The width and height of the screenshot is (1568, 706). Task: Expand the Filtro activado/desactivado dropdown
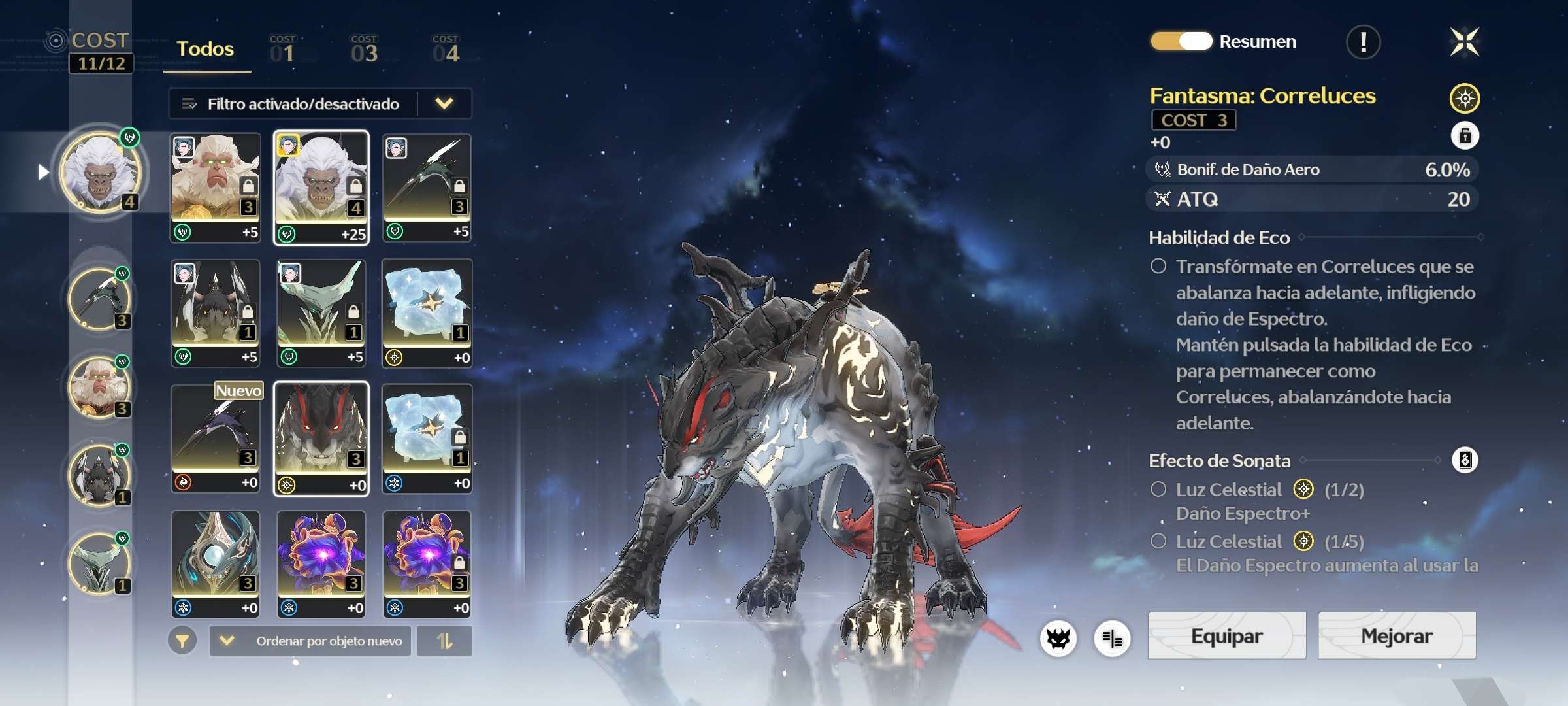[444, 103]
